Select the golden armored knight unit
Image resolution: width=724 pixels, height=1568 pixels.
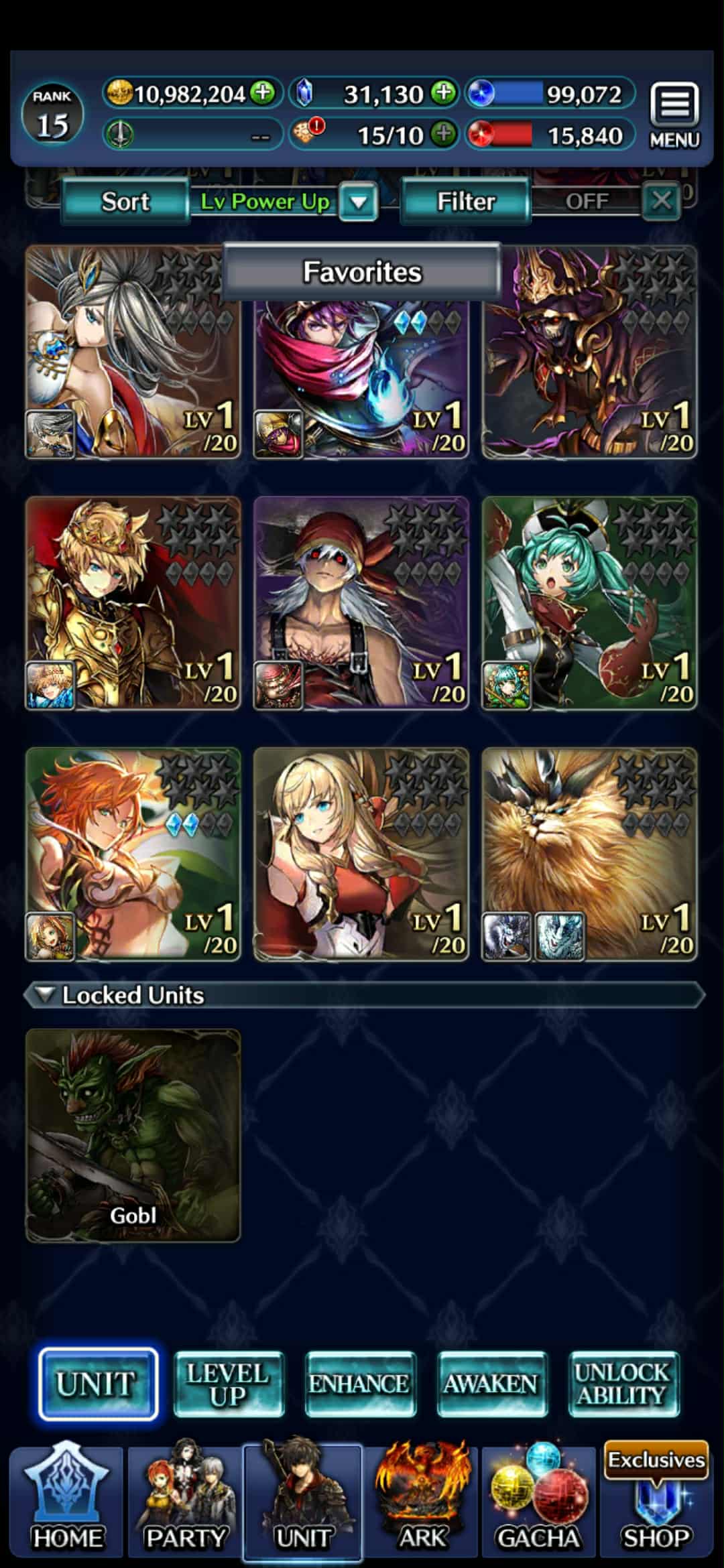coord(133,603)
